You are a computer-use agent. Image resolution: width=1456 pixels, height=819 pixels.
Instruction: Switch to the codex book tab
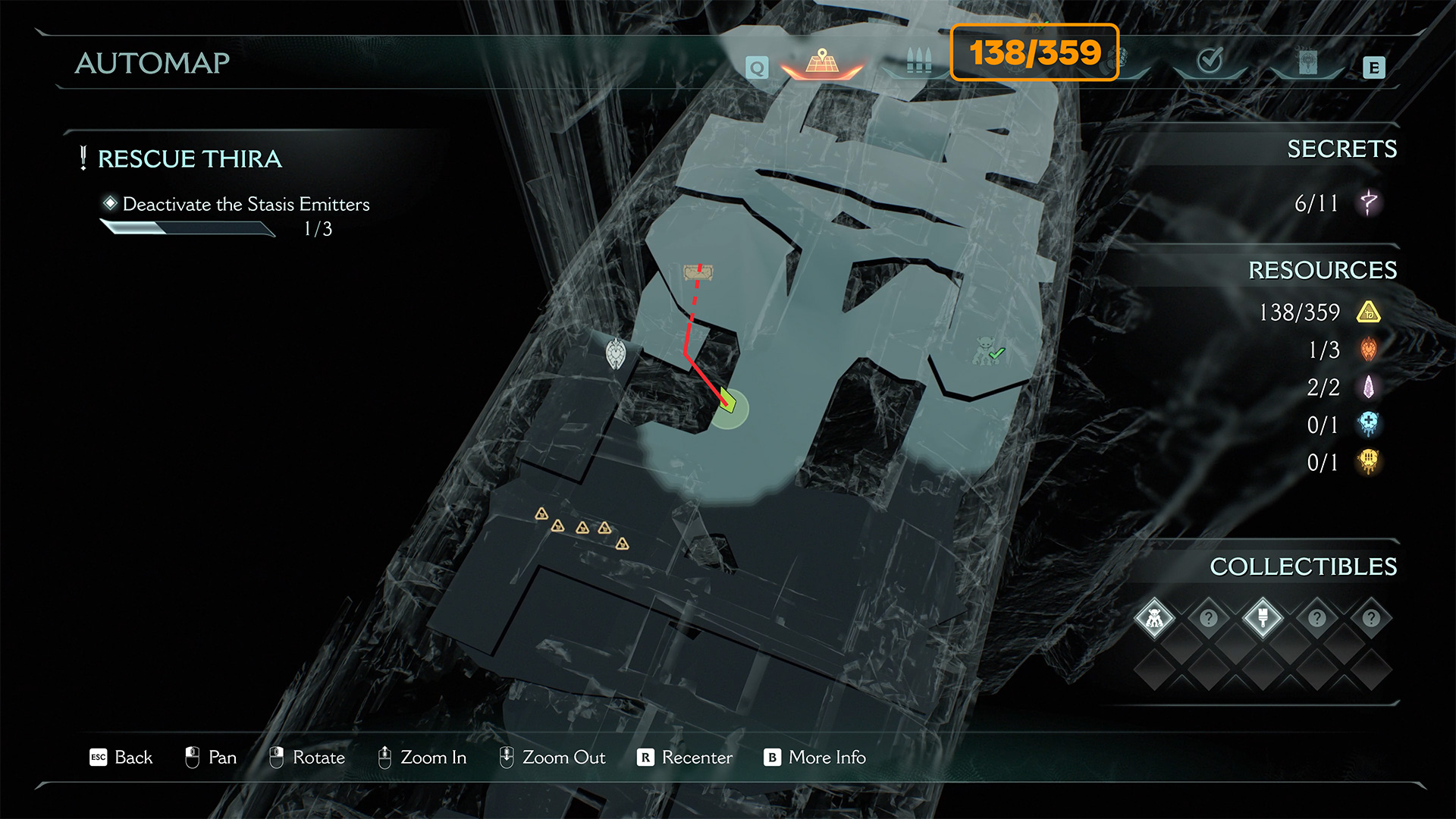pos(1307,62)
